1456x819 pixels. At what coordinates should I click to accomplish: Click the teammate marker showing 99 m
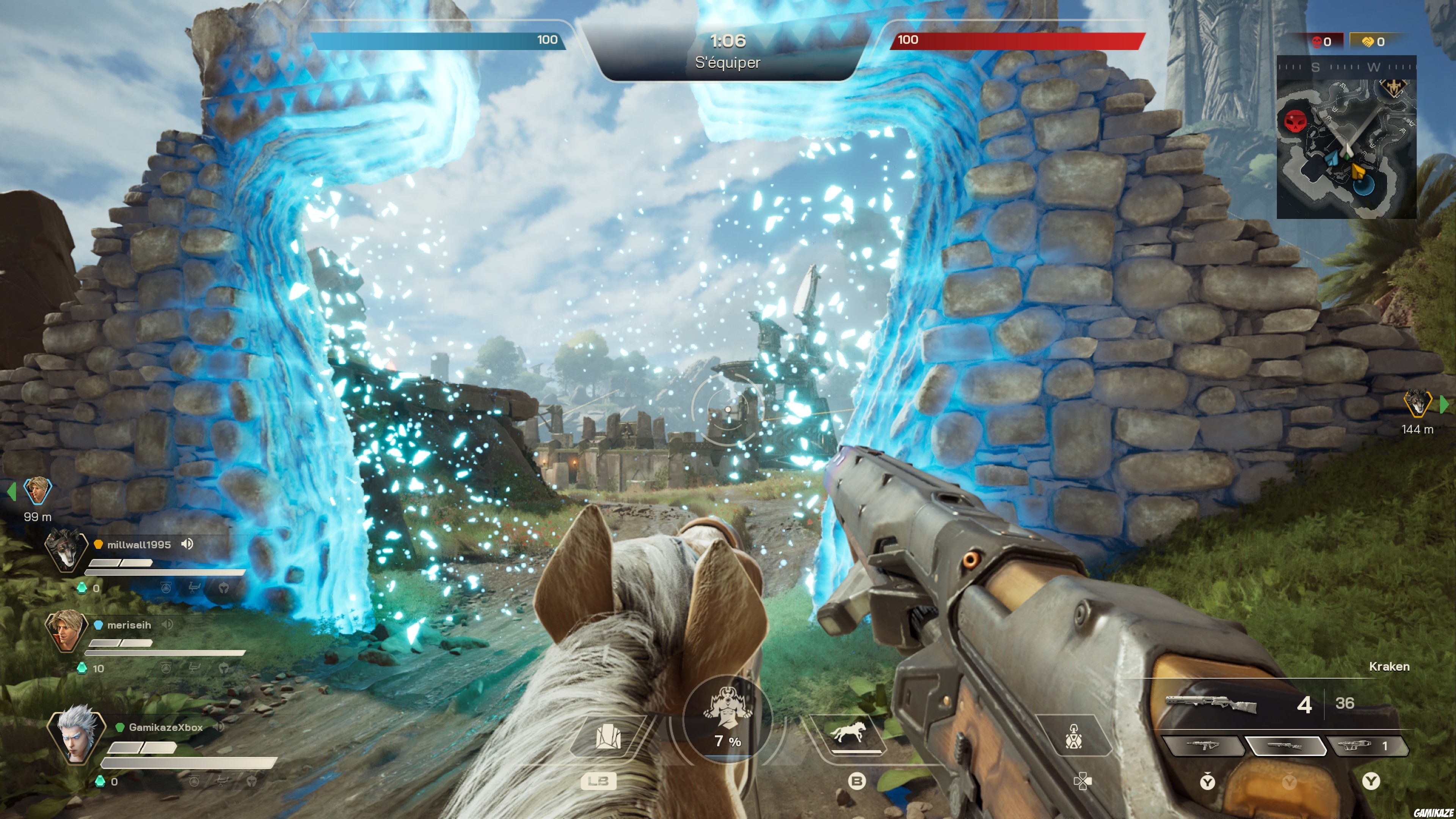point(37,491)
